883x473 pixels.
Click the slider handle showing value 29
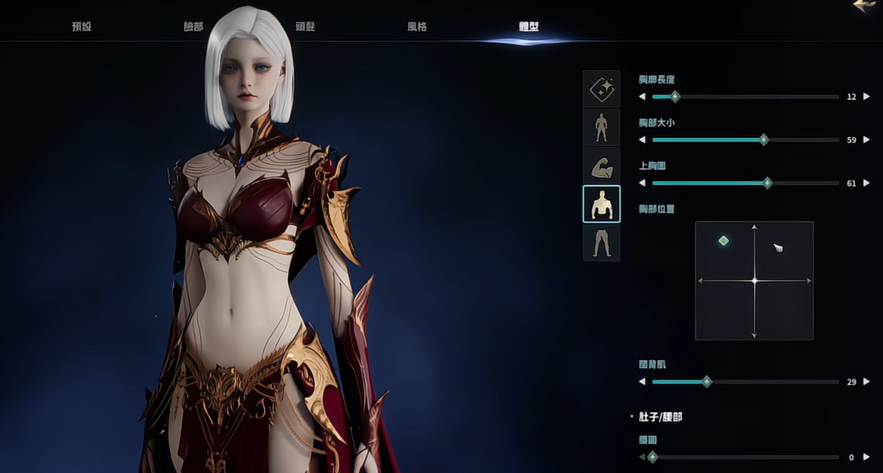tap(707, 382)
